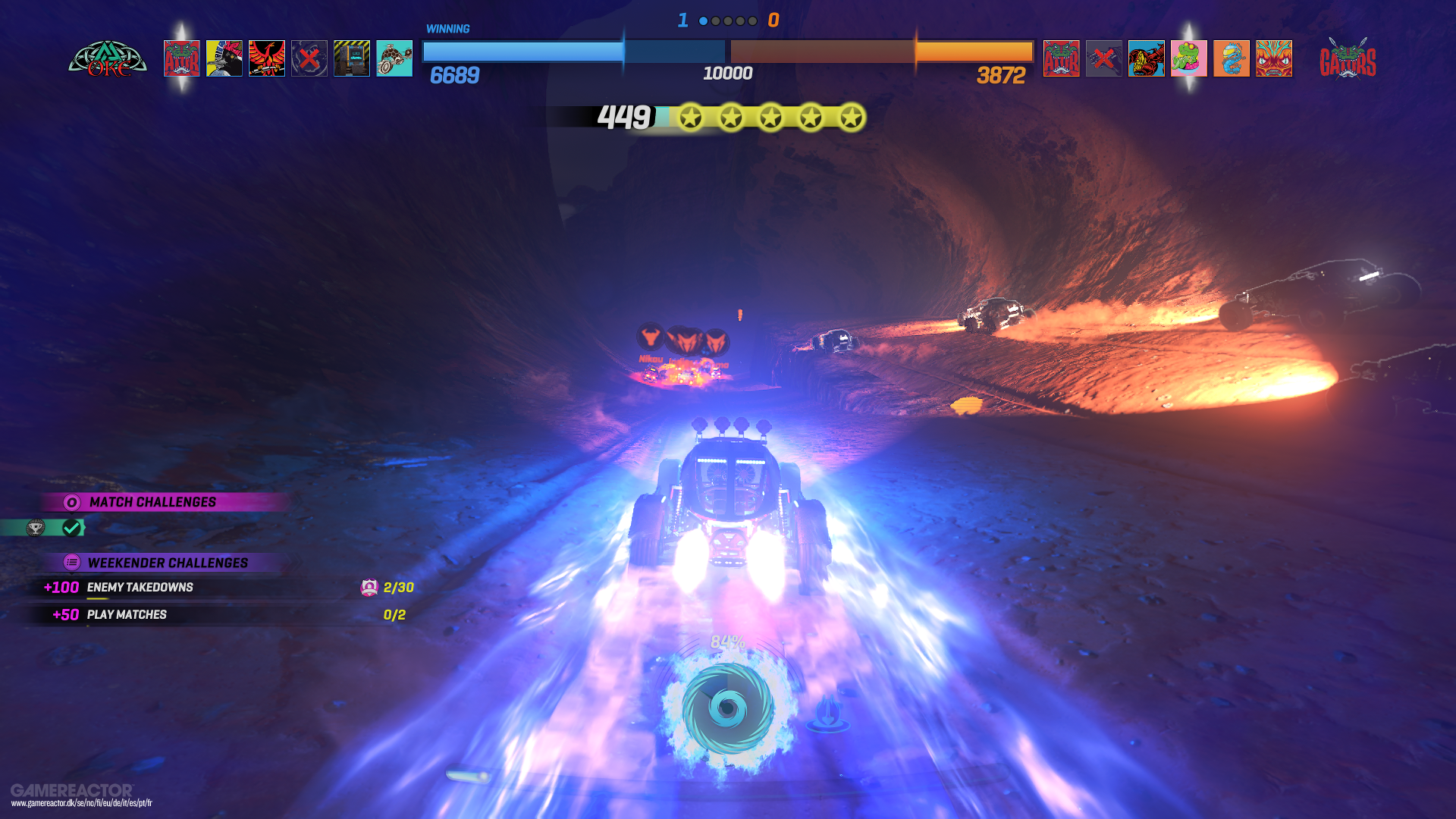
Task: Expand the WEEKENDER CHALLENGES section
Action: pyautogui.click(x=168, y=563)
